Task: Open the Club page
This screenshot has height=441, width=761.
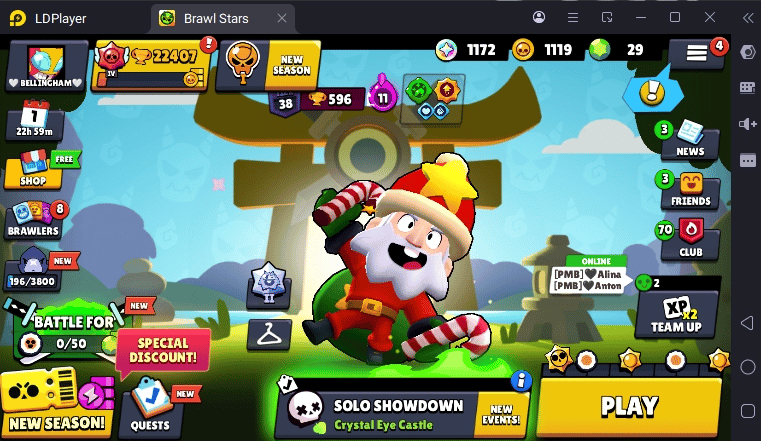Action: coord(691,239)
